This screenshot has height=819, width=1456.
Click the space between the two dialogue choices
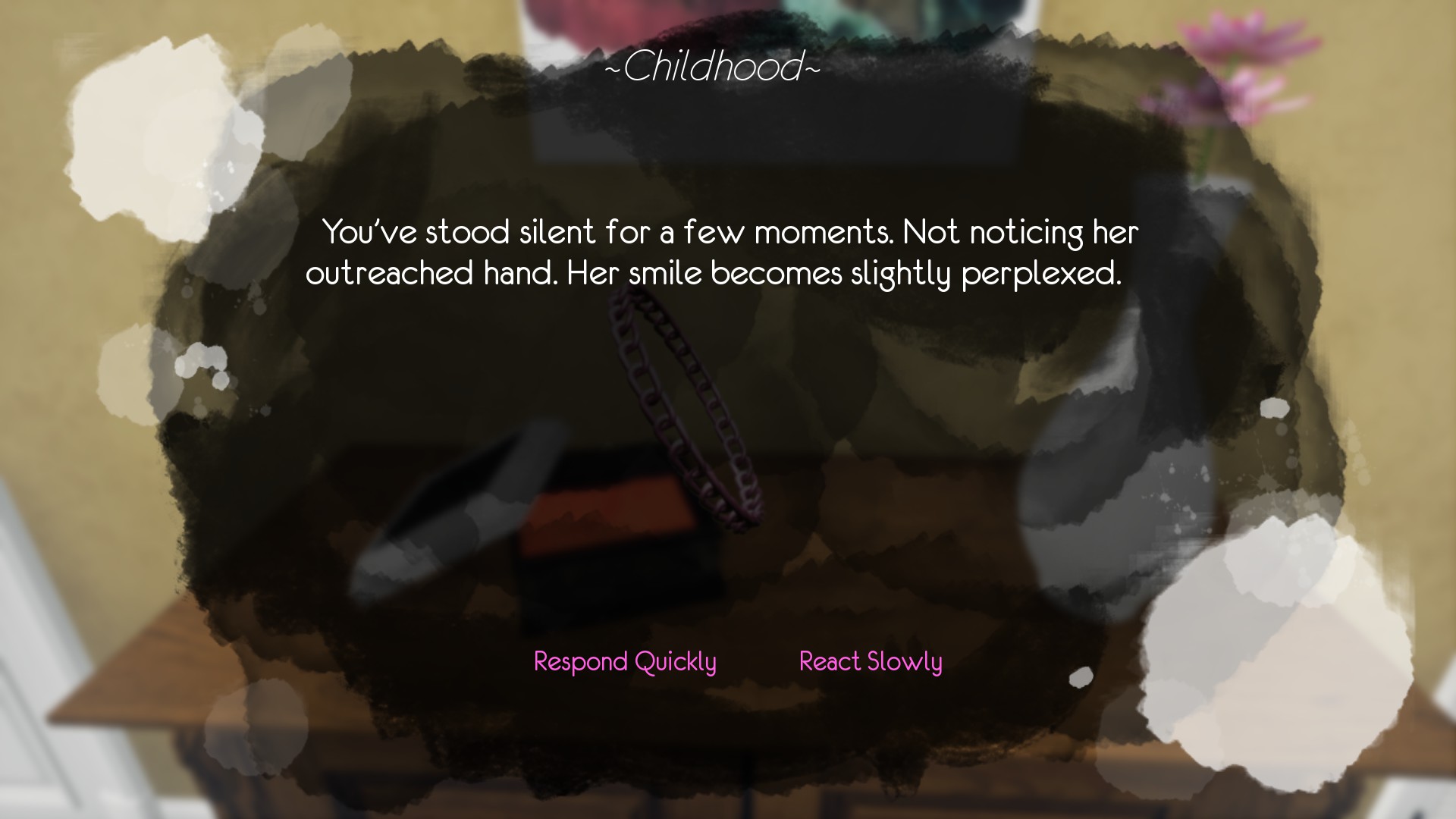756,661
